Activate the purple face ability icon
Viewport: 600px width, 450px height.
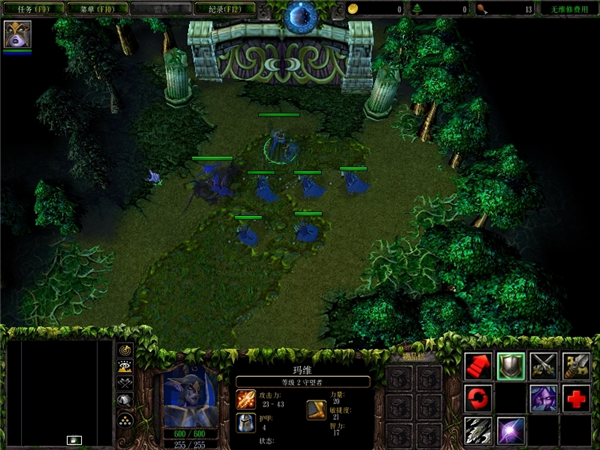point(544,398)
